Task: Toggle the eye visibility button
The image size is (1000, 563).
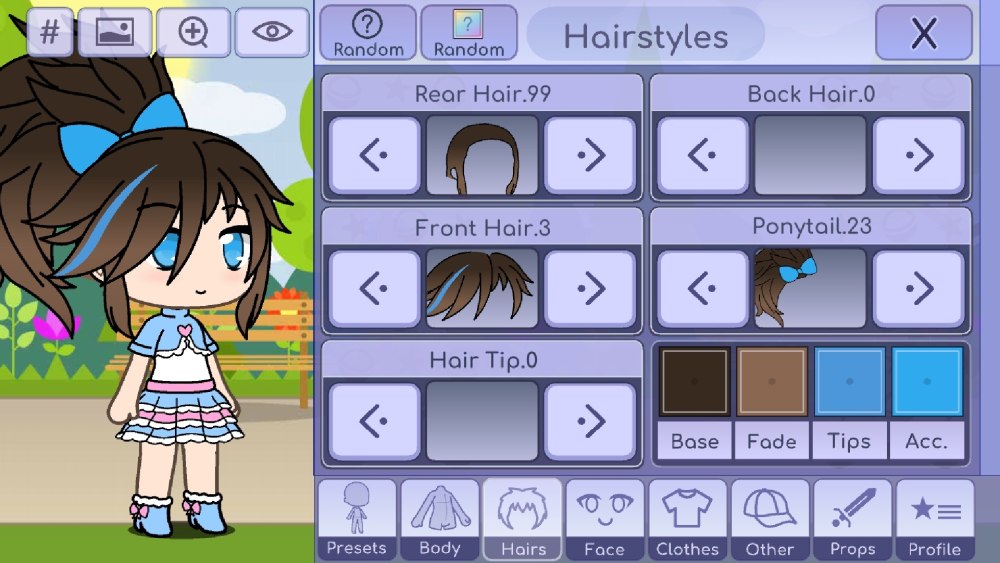Action: coord(272,32)
